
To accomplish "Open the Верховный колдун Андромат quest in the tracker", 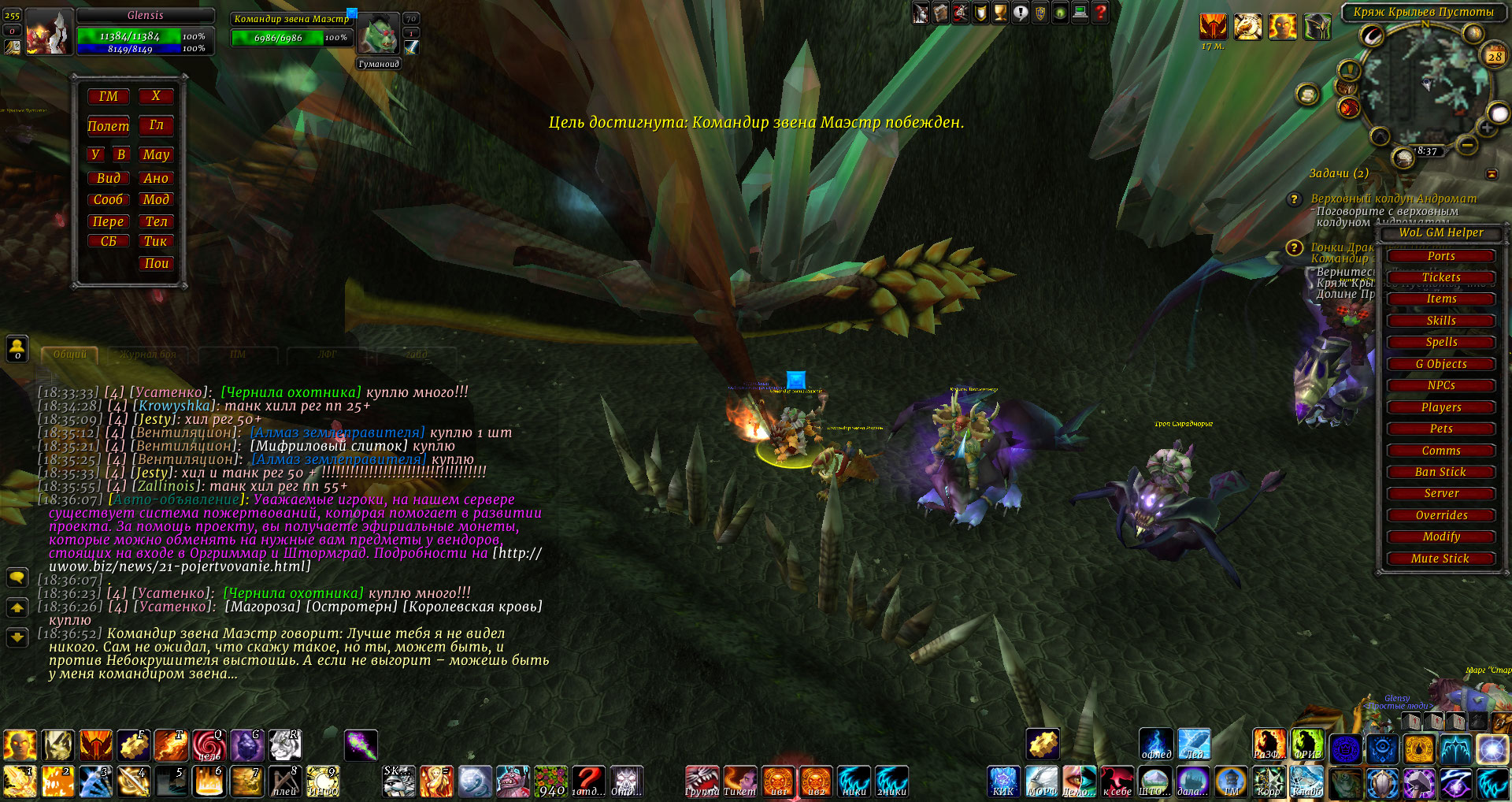I will [x=1393, y=199].
